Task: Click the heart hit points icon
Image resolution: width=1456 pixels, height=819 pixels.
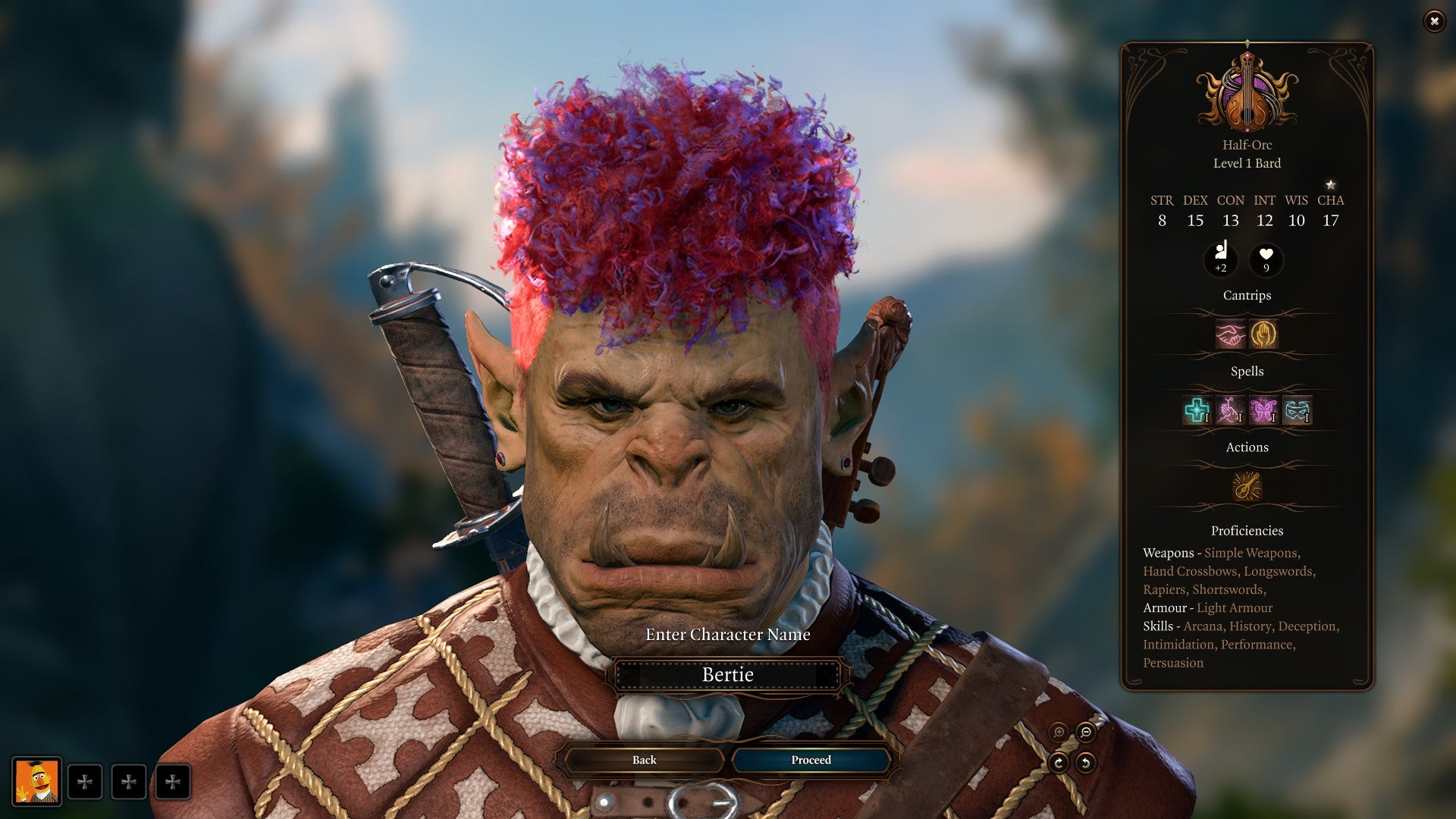Action: 1266,259
